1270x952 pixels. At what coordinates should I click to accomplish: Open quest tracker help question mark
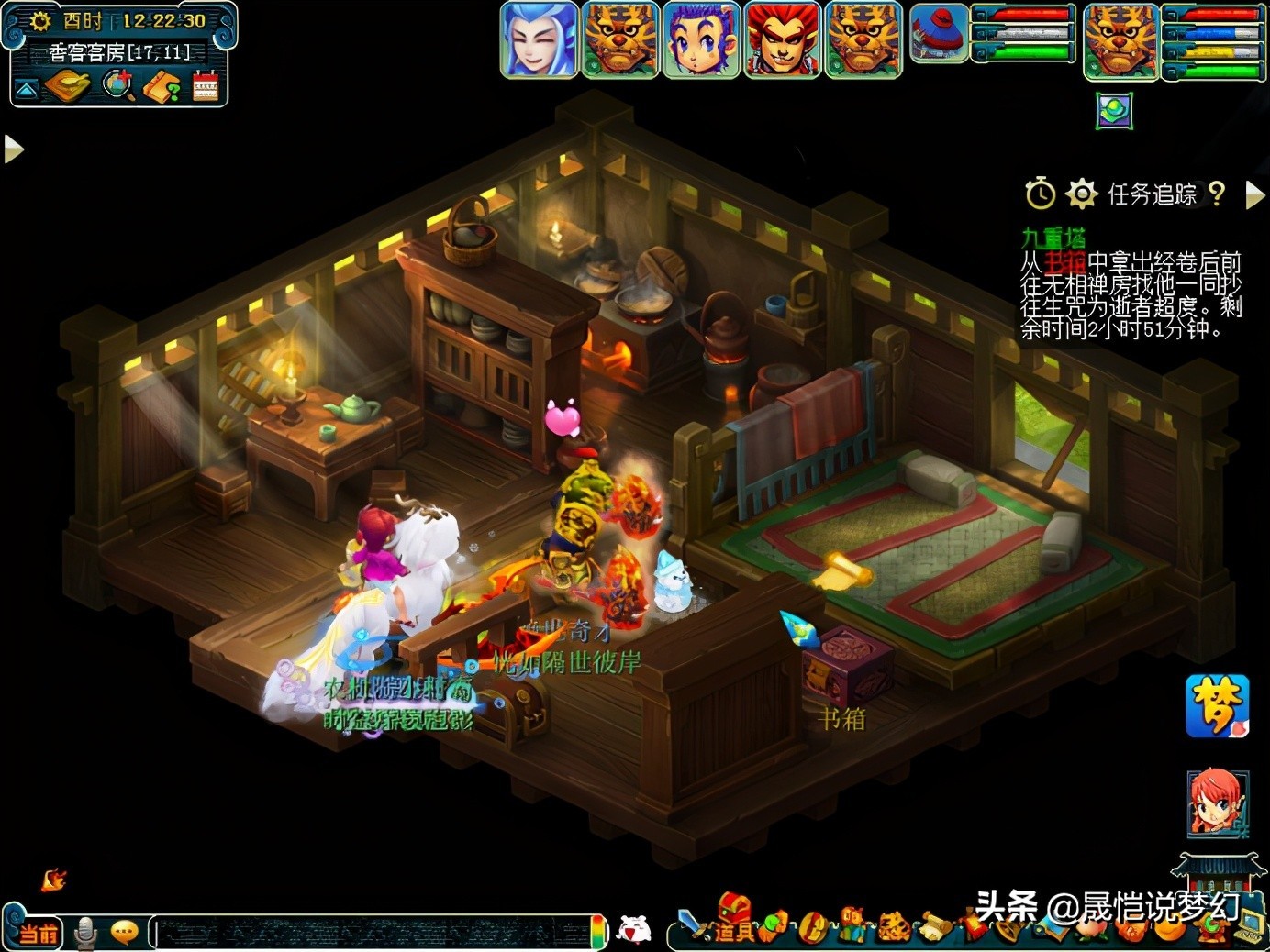pos(1217,194)
